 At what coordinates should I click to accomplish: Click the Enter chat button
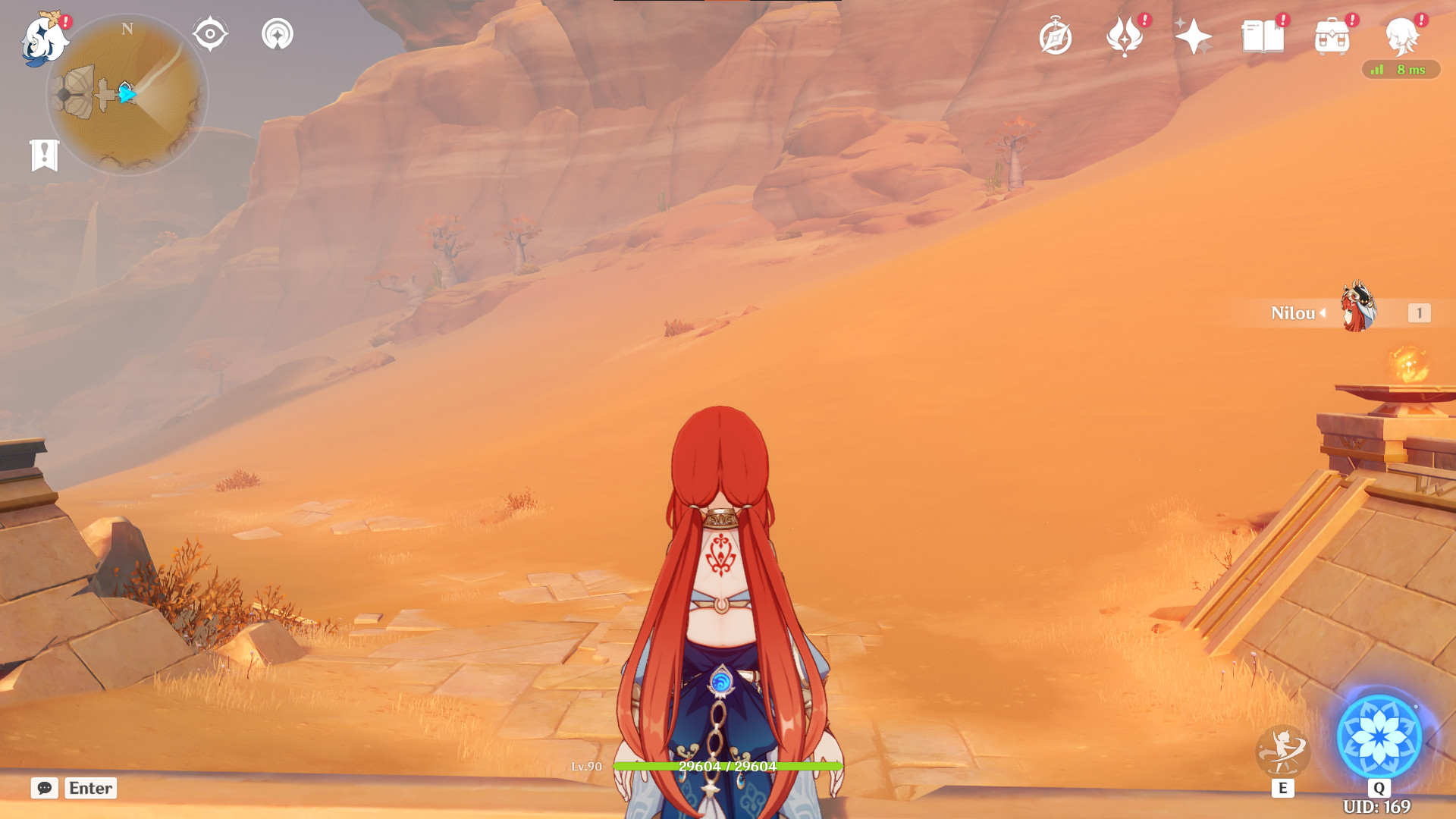89,788
